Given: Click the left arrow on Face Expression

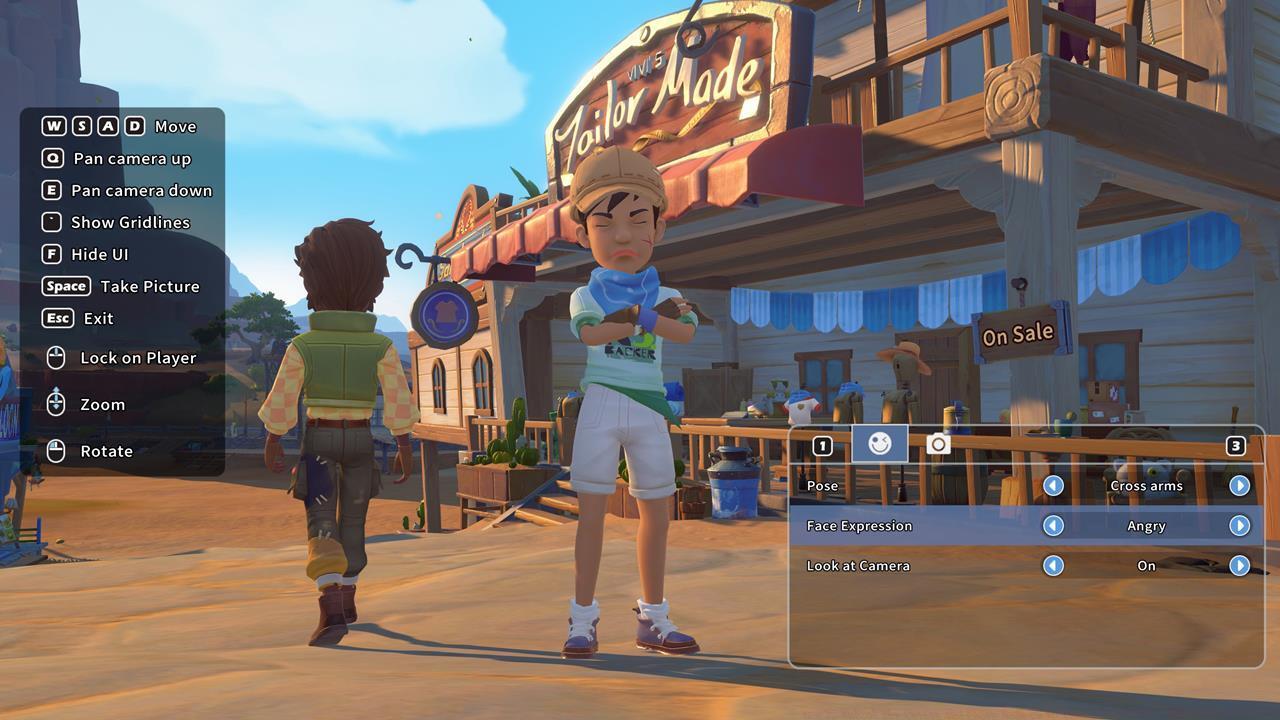Looking at the screenshot, I should [1055, 525].
